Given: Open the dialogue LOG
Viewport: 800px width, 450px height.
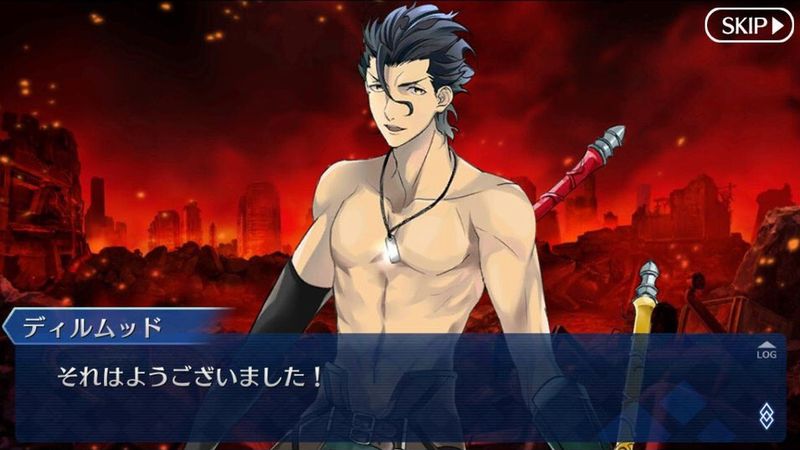Looking at the screenshot, I should pyautogui.click(x=765, y=350).
